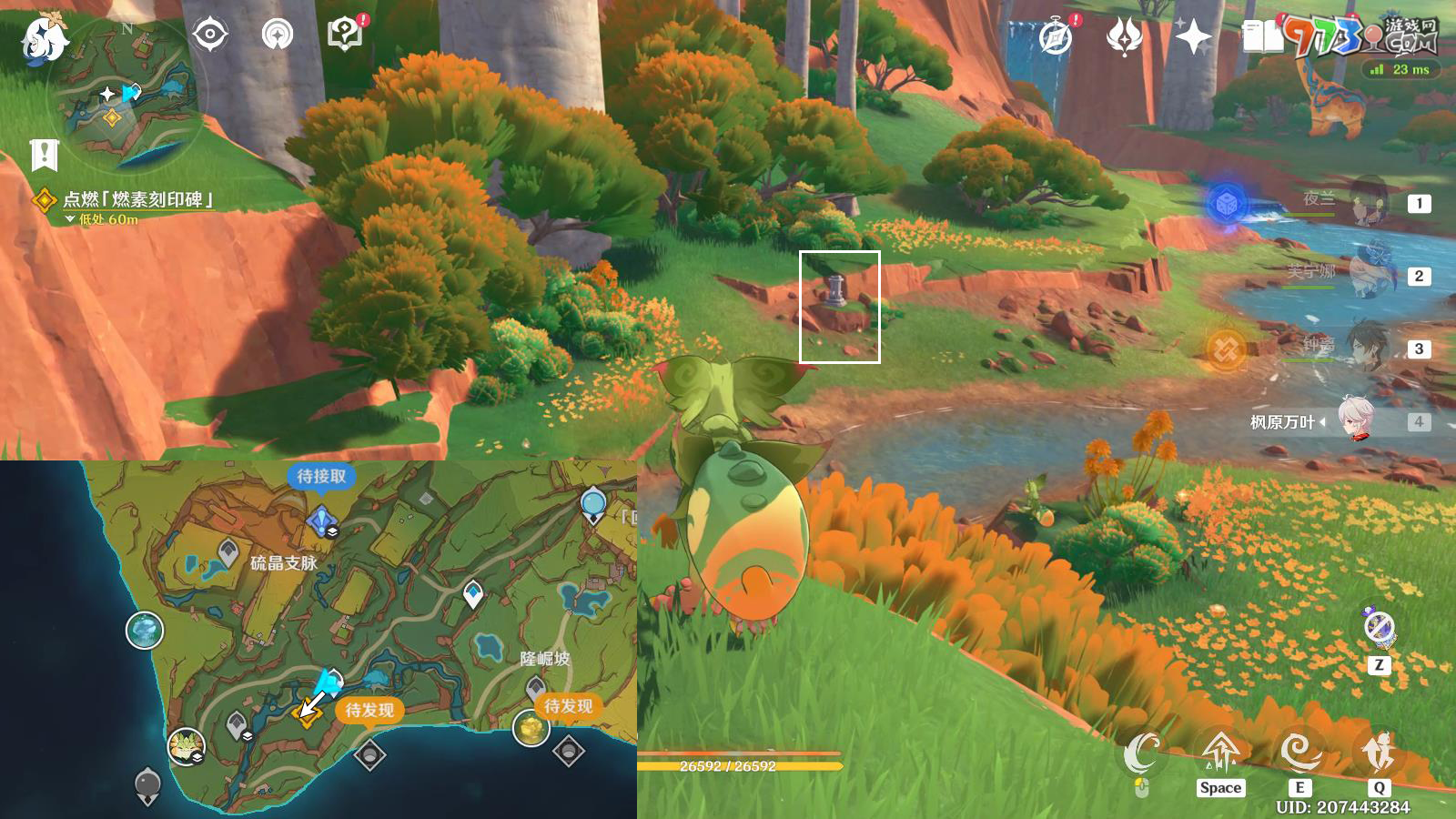This screenshot has width=1456, height=819.
Task: Trigger the elemental burst icon
Action: [1379, 752]
